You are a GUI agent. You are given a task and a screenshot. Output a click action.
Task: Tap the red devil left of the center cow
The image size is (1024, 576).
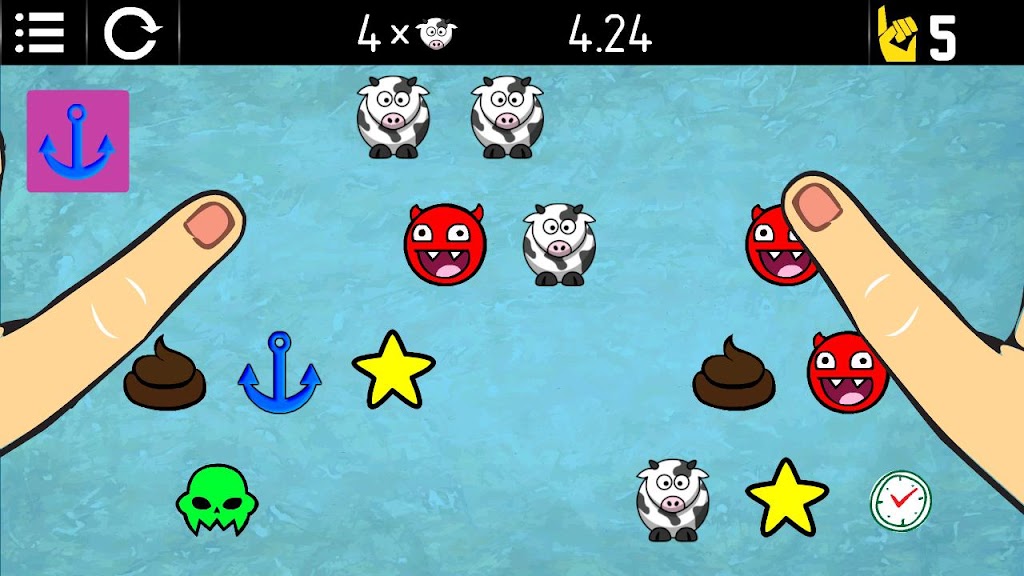pyautogui.click(x=445, y=244)
